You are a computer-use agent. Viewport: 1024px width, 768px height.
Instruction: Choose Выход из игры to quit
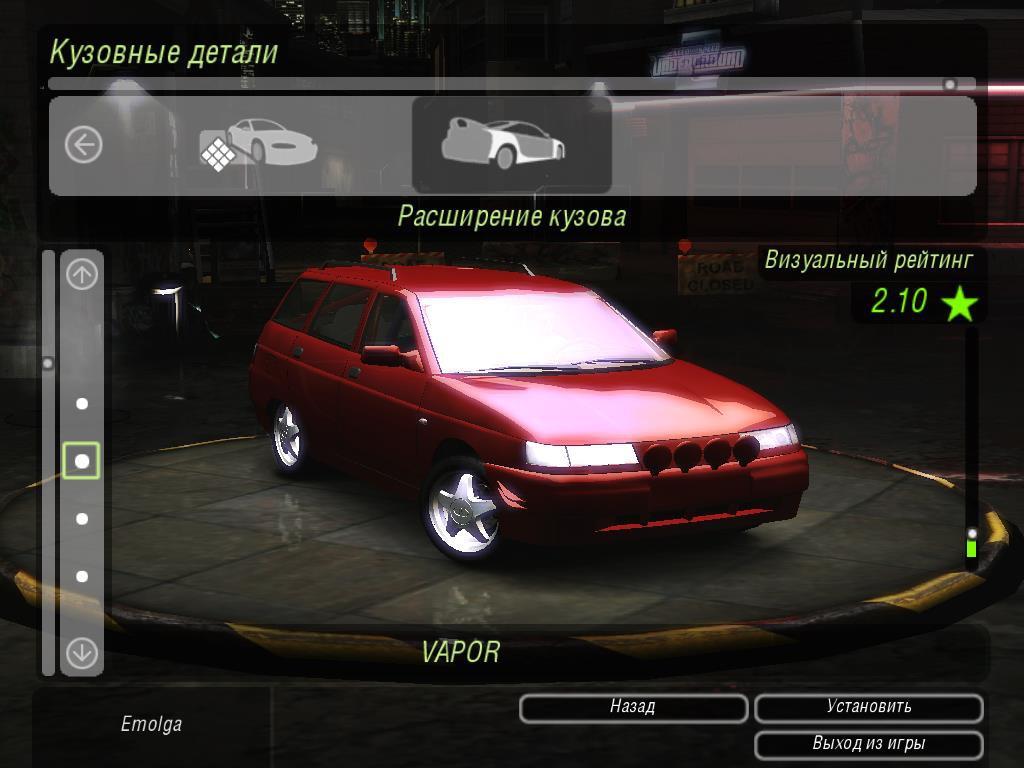[868, 745]
